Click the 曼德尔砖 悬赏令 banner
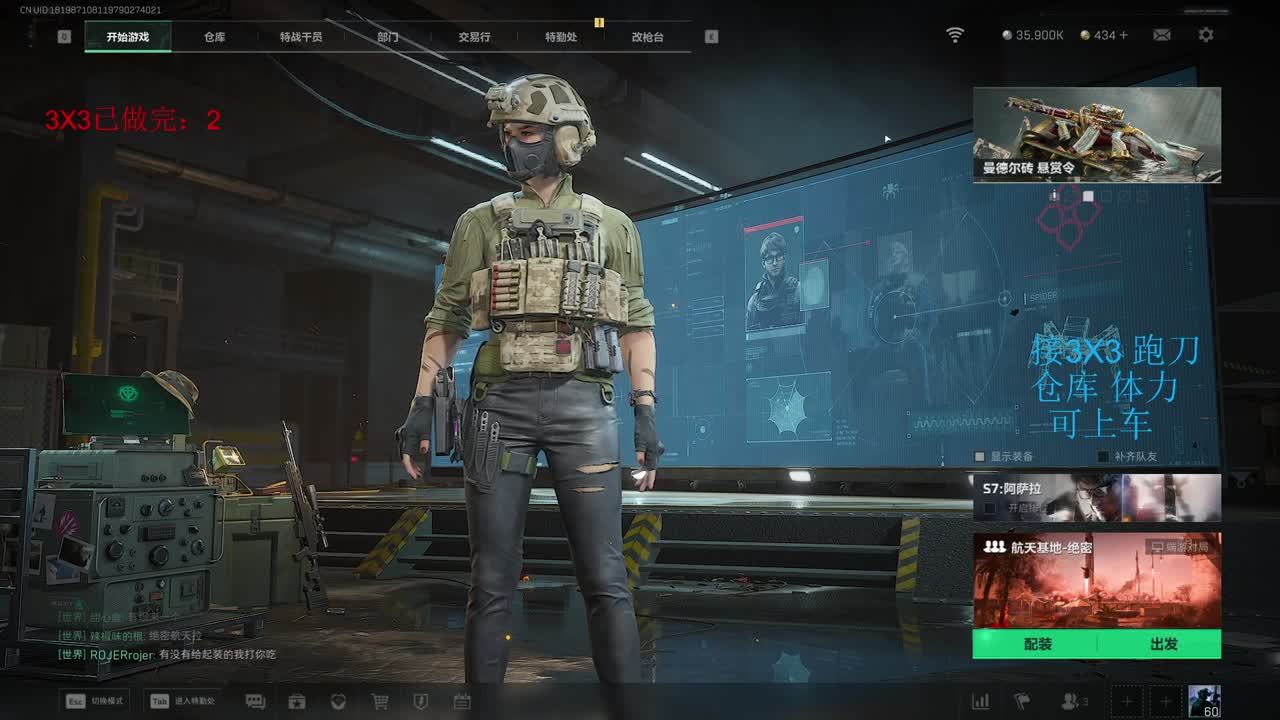The height and width of the screenshot is (720, 1280). click(x=1097, y=134)
